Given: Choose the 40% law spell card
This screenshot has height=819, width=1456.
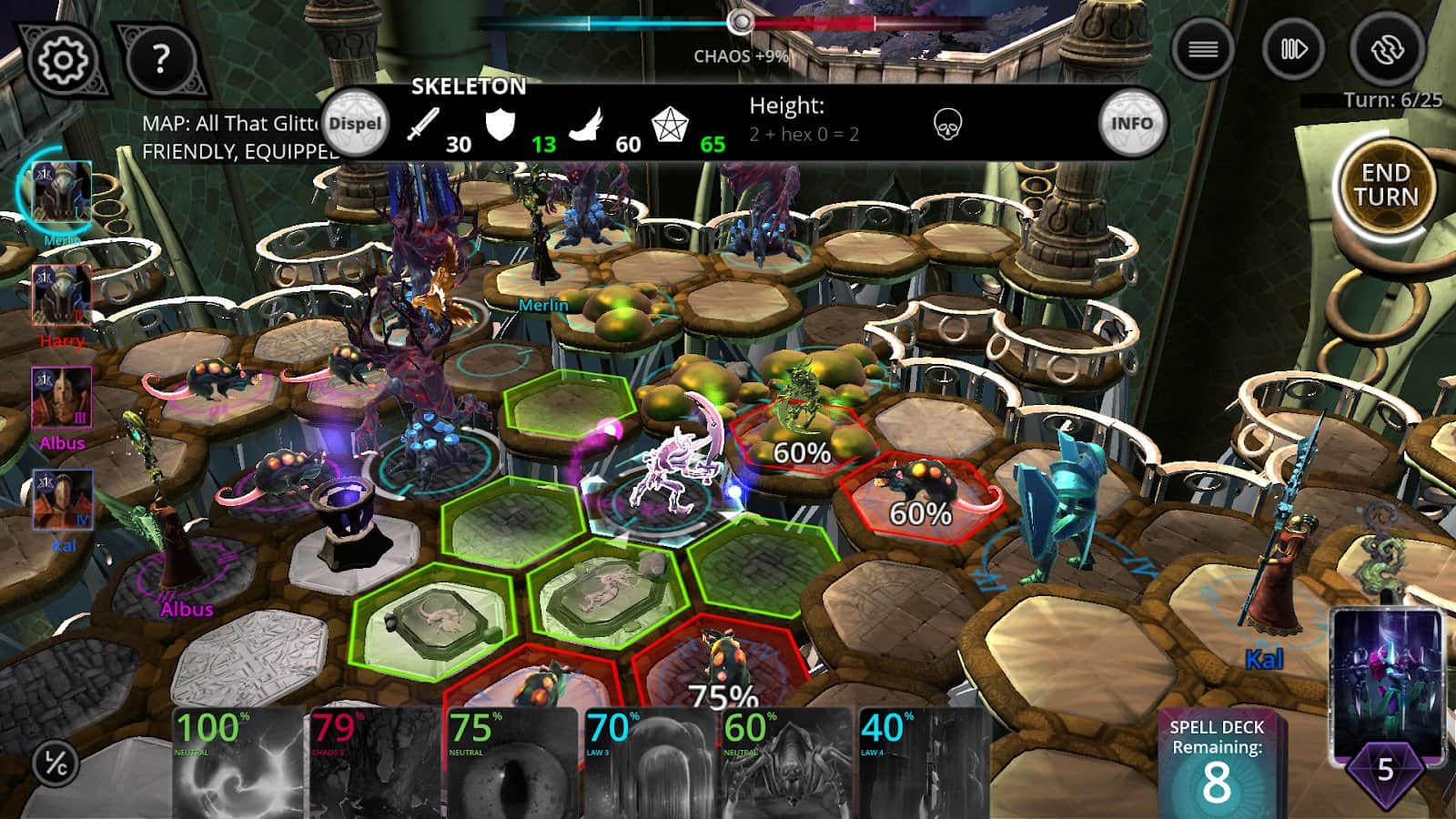Looking at the screenshot, I should pyautogui.click(x=923, y=763).
